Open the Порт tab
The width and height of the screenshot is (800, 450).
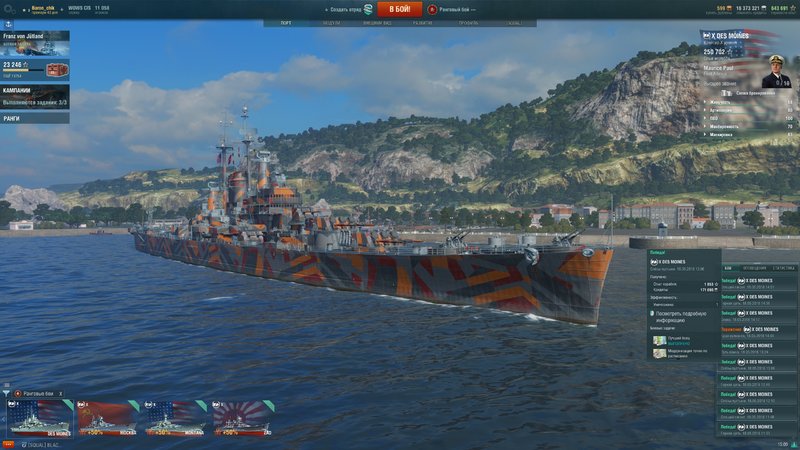click(286, 22)
